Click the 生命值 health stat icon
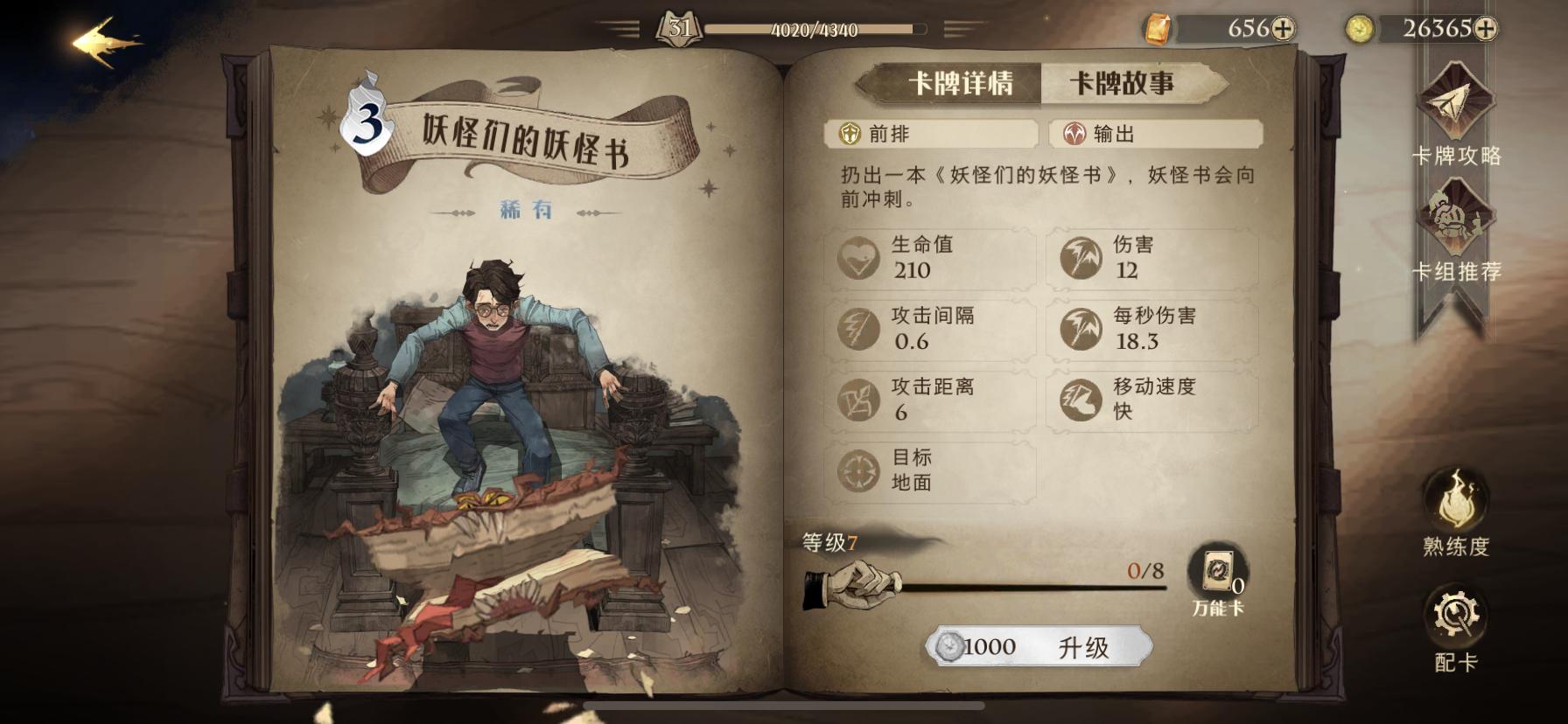The width and height of the screenshot is (1568, 724). pyautogui.click(x=861, y=256)
